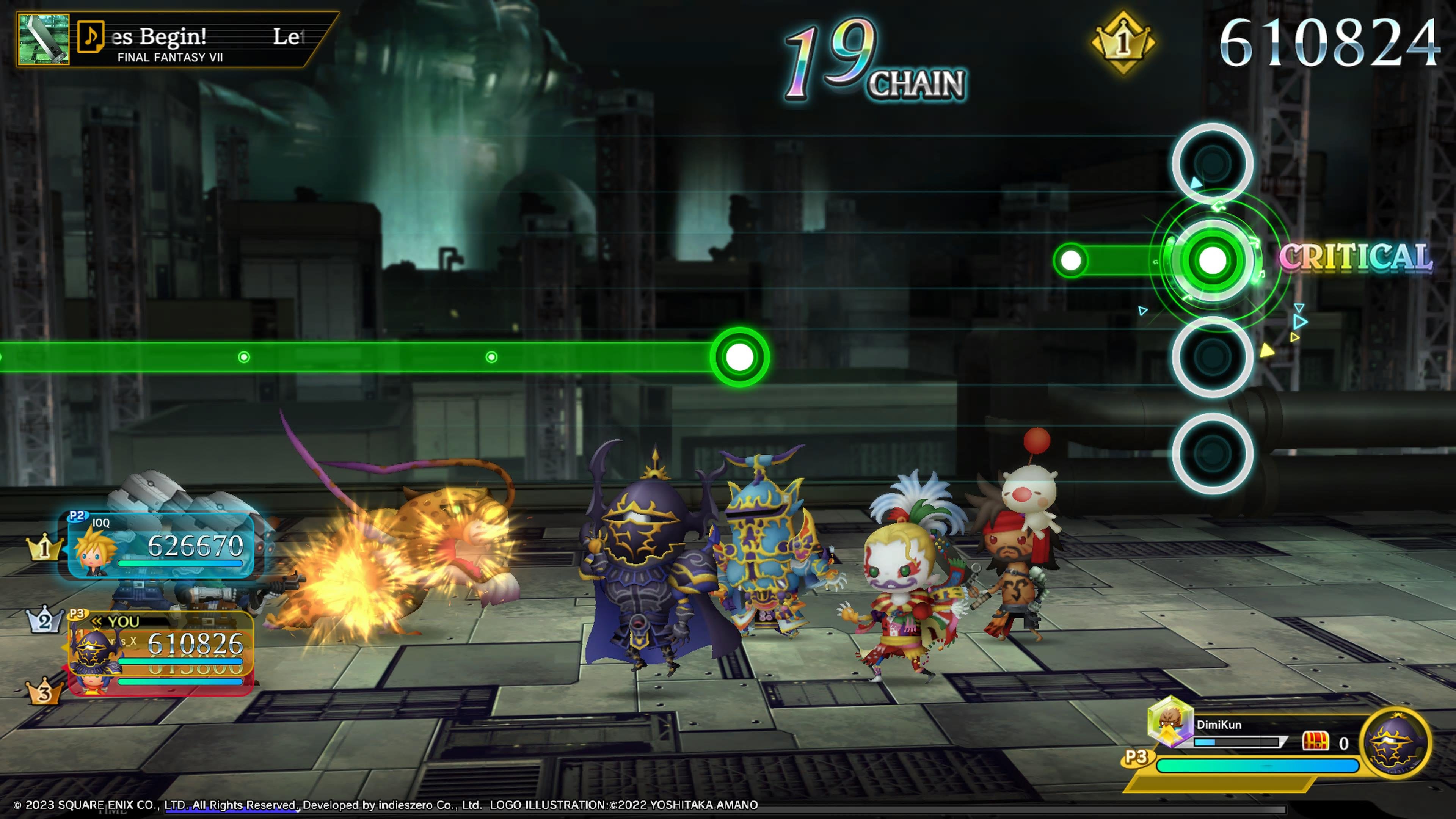Select the Final Fantasy VII song jacket thumbnail
1456x819 pixels.
[44, 39]
